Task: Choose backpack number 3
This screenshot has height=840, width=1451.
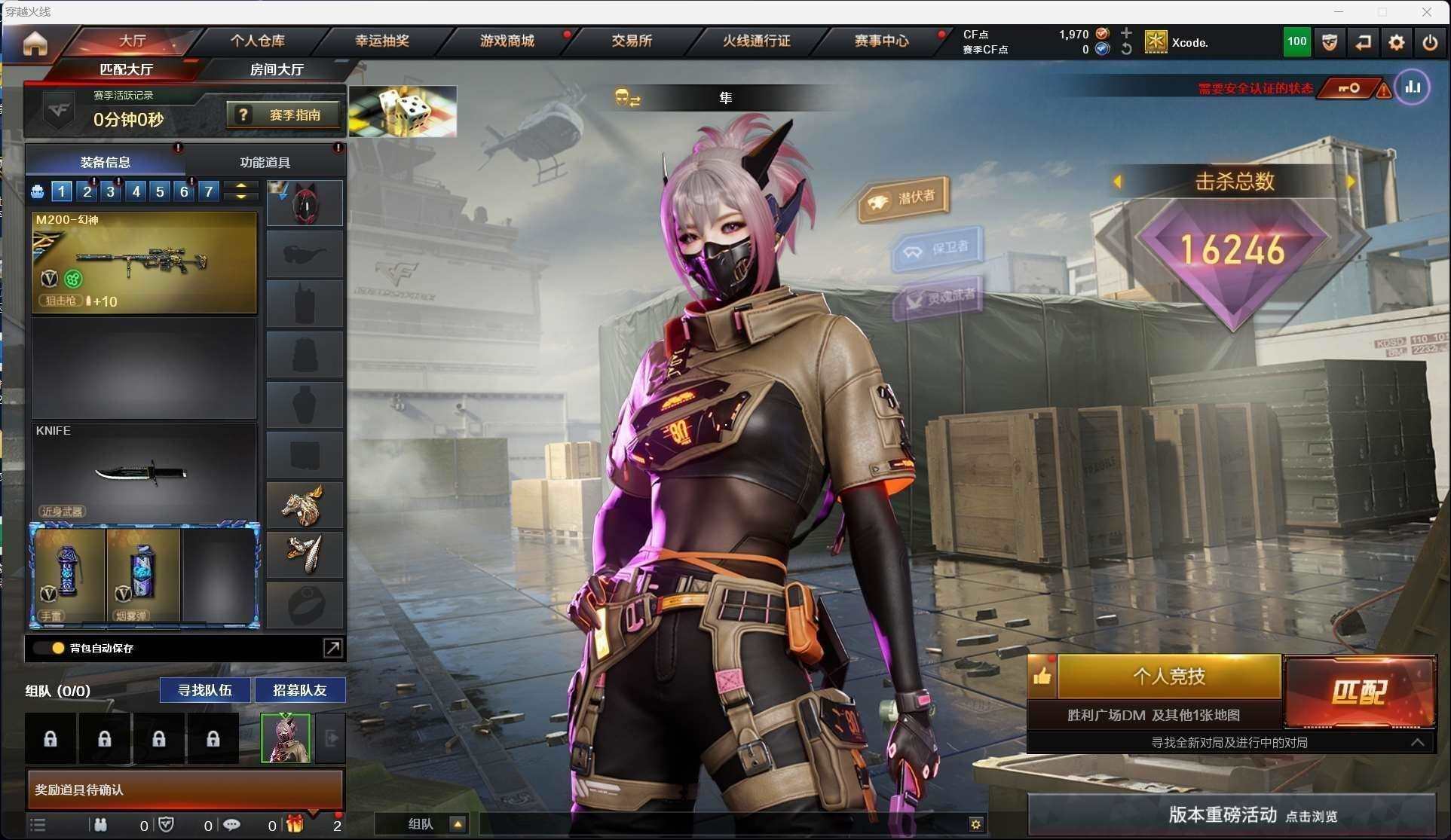Action: coord(111,191)
